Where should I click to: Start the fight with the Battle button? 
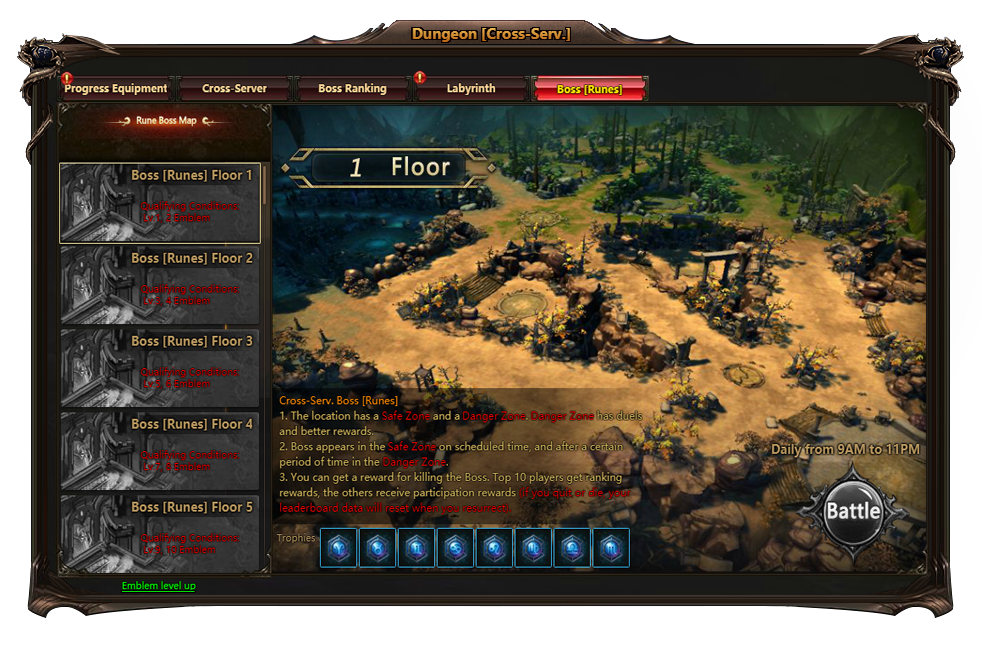[853, 511]
